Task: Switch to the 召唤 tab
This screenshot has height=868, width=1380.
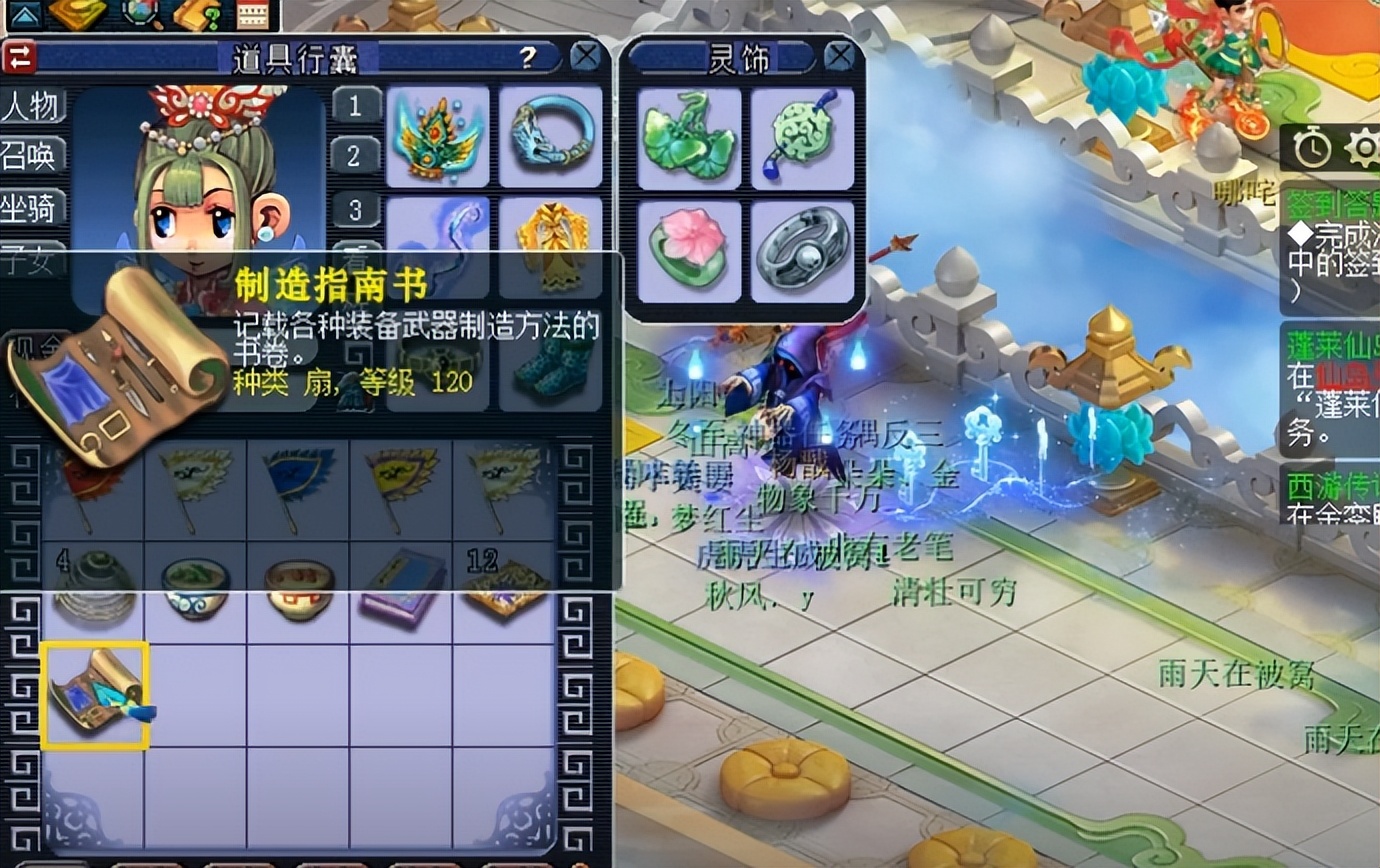Action: (x=33, y=155)
